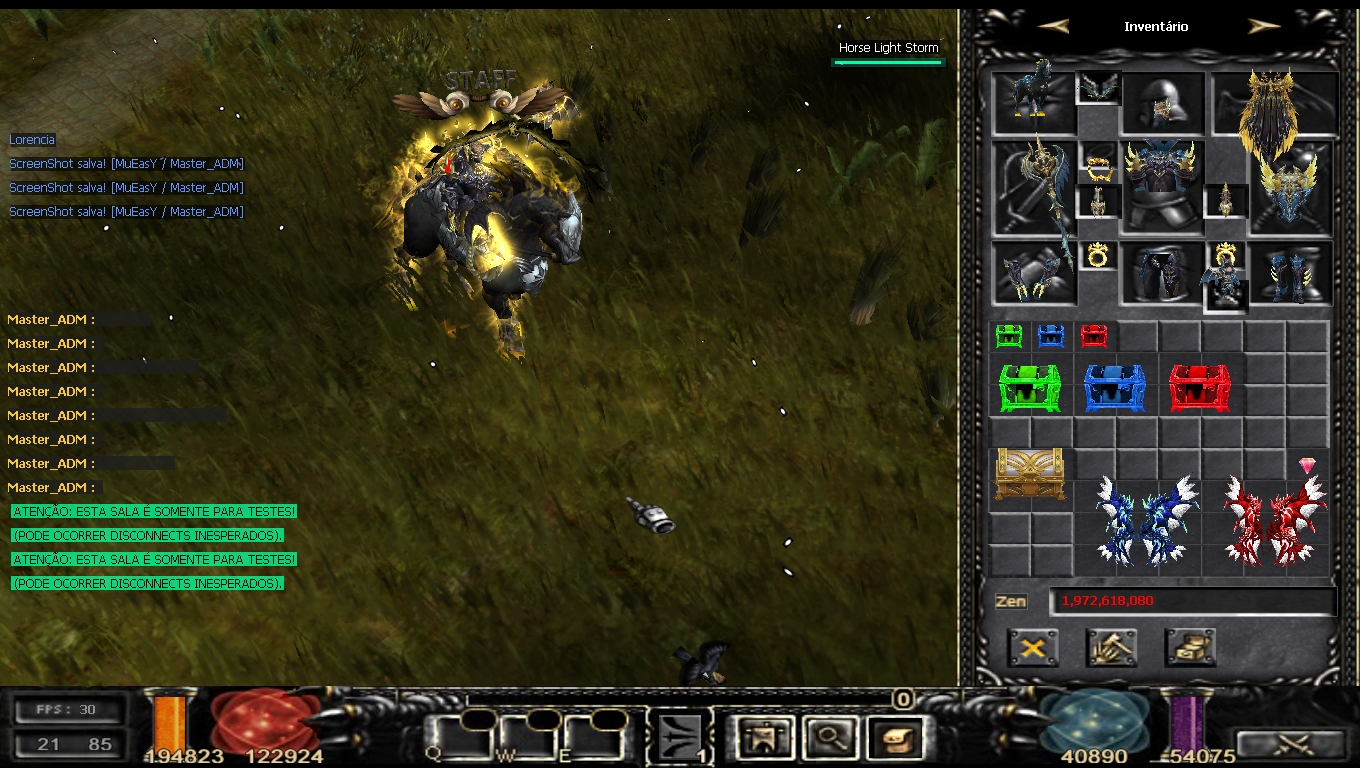Select the blue wings item in the inventory

click(x=1146, y=519)
